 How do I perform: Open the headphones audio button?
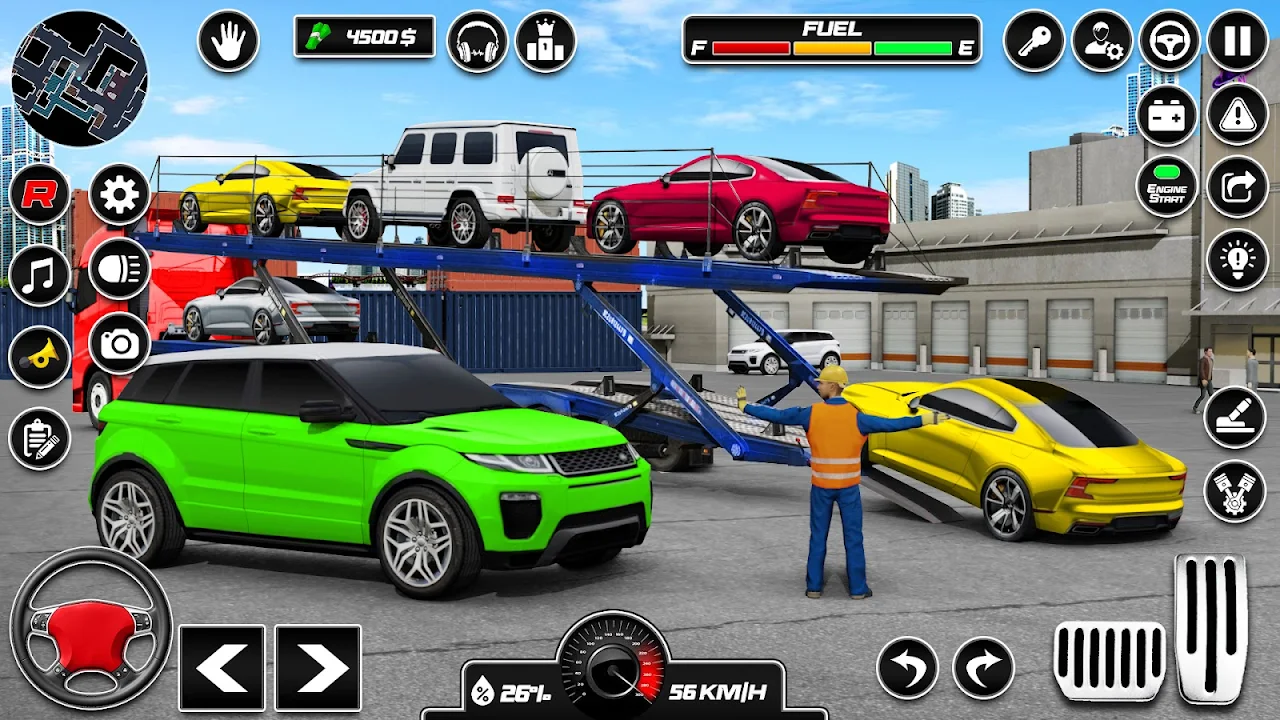(x=477, y=41)
